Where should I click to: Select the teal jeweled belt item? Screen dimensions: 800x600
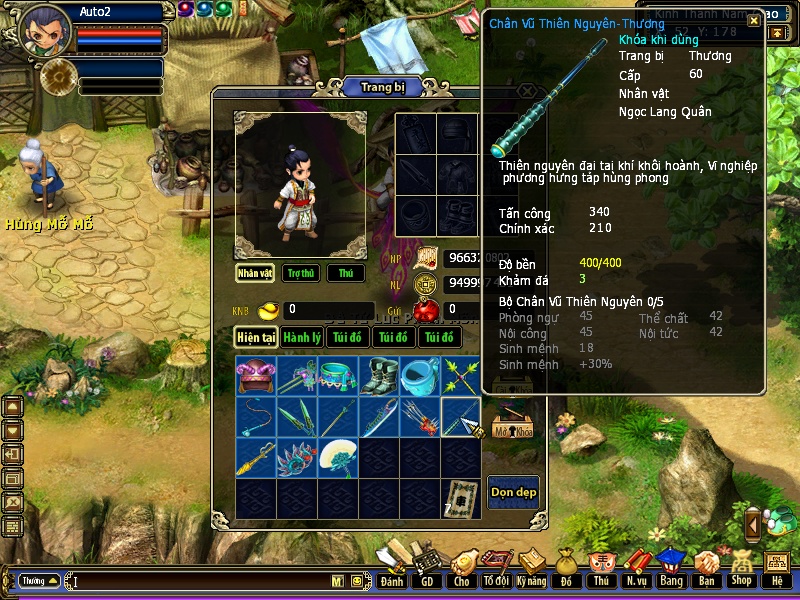point(338,376)
